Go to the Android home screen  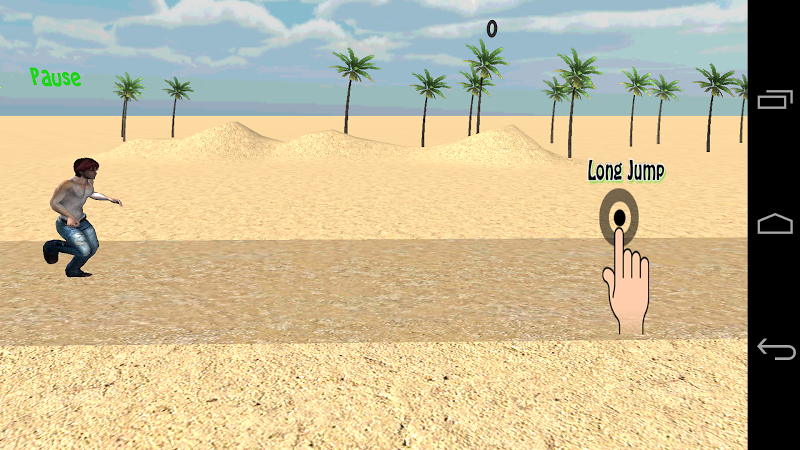click(775, 224)
